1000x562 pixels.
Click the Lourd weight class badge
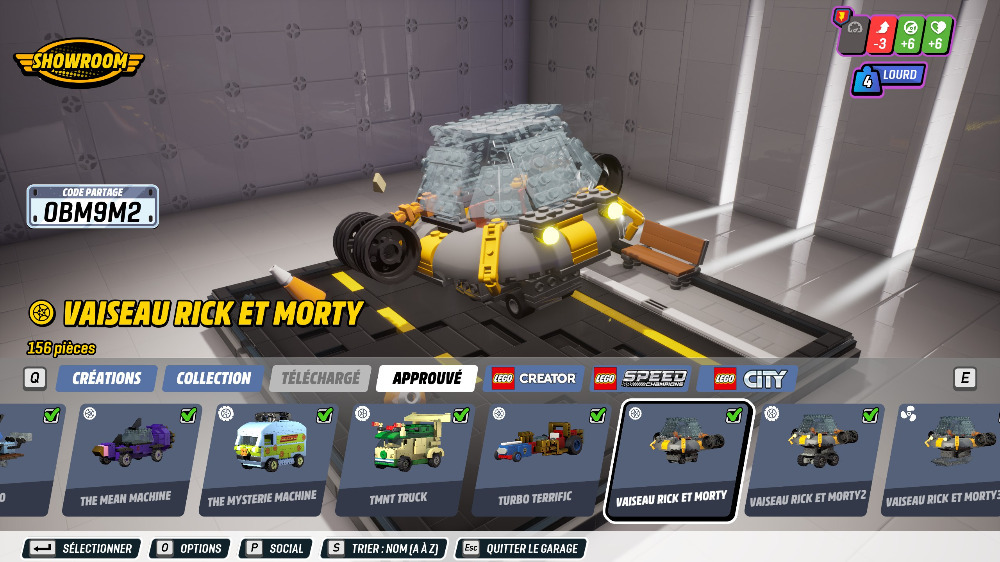[x=888, y=77]
